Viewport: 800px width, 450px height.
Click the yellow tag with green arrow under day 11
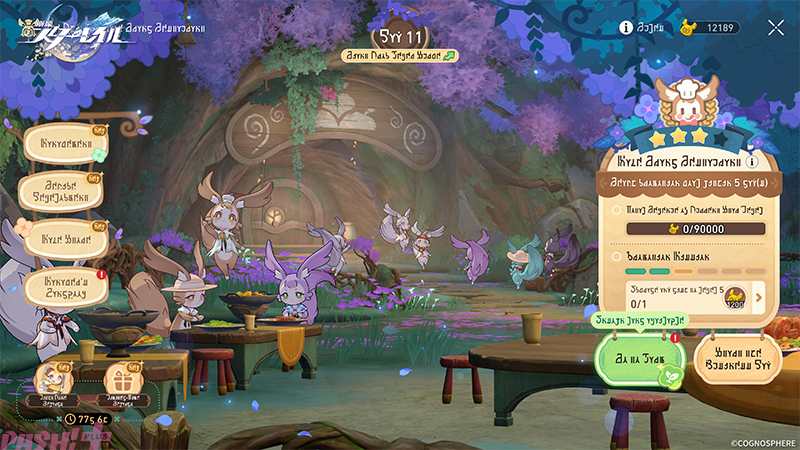click(399, 56)
